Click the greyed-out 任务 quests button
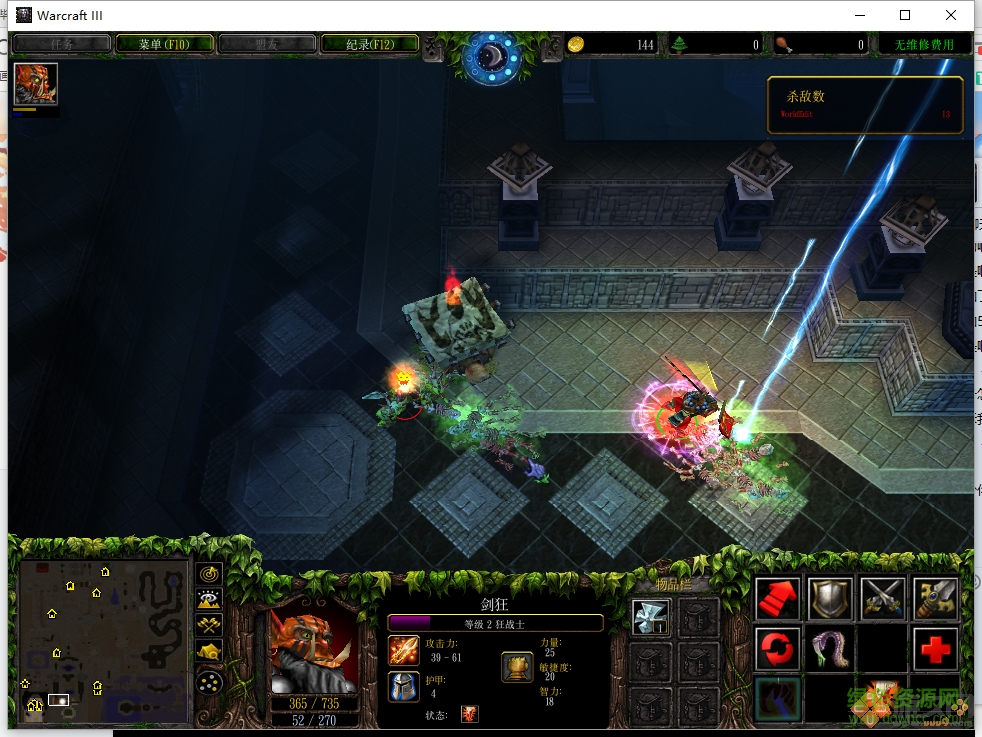Viewport: 982px width, 737px height. tap(62, 44)
